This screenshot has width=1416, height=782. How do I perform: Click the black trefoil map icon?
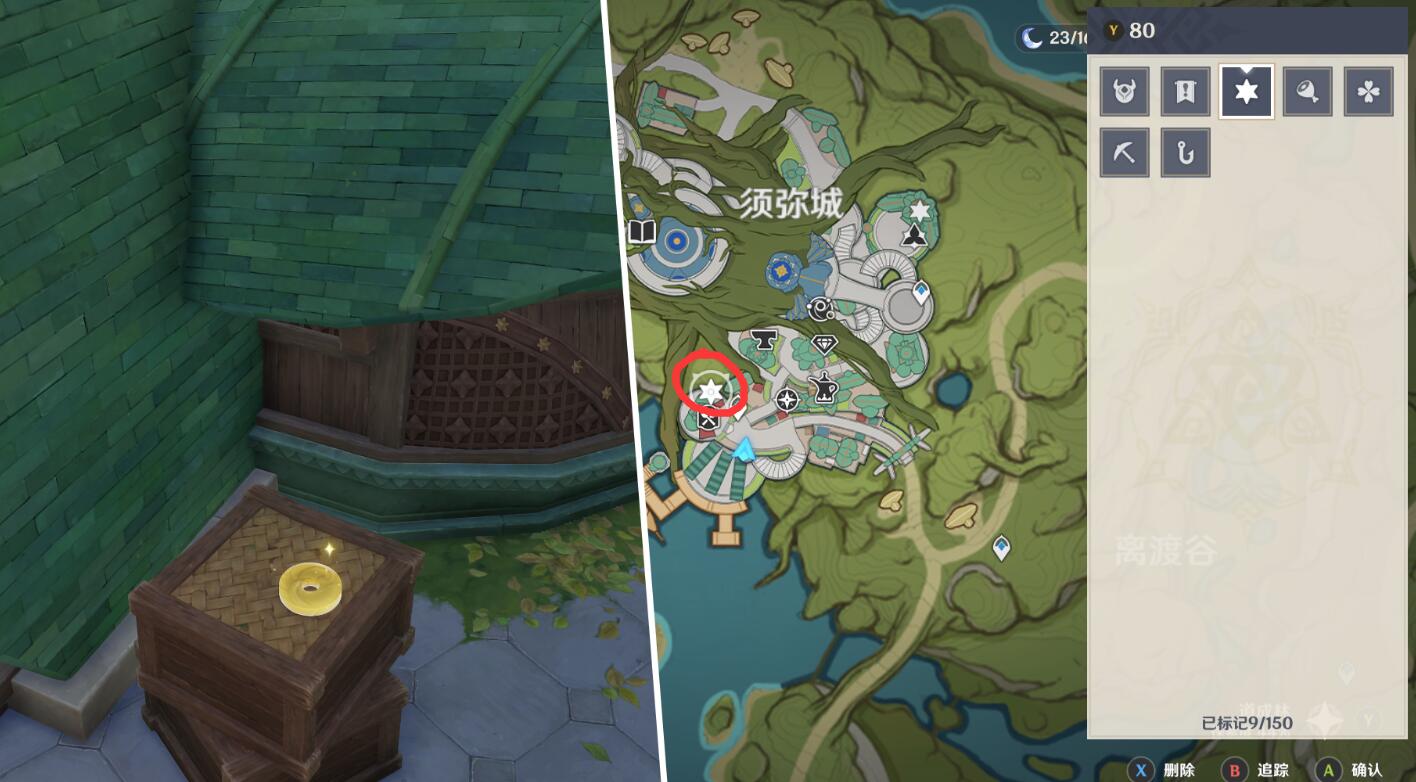[x=915, y=236]
